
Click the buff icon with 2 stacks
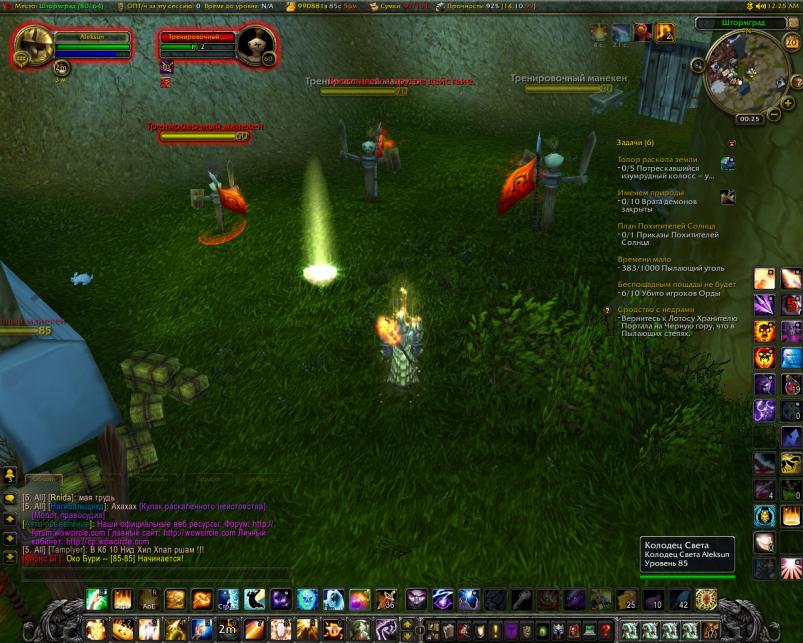[x=664, y=34]
